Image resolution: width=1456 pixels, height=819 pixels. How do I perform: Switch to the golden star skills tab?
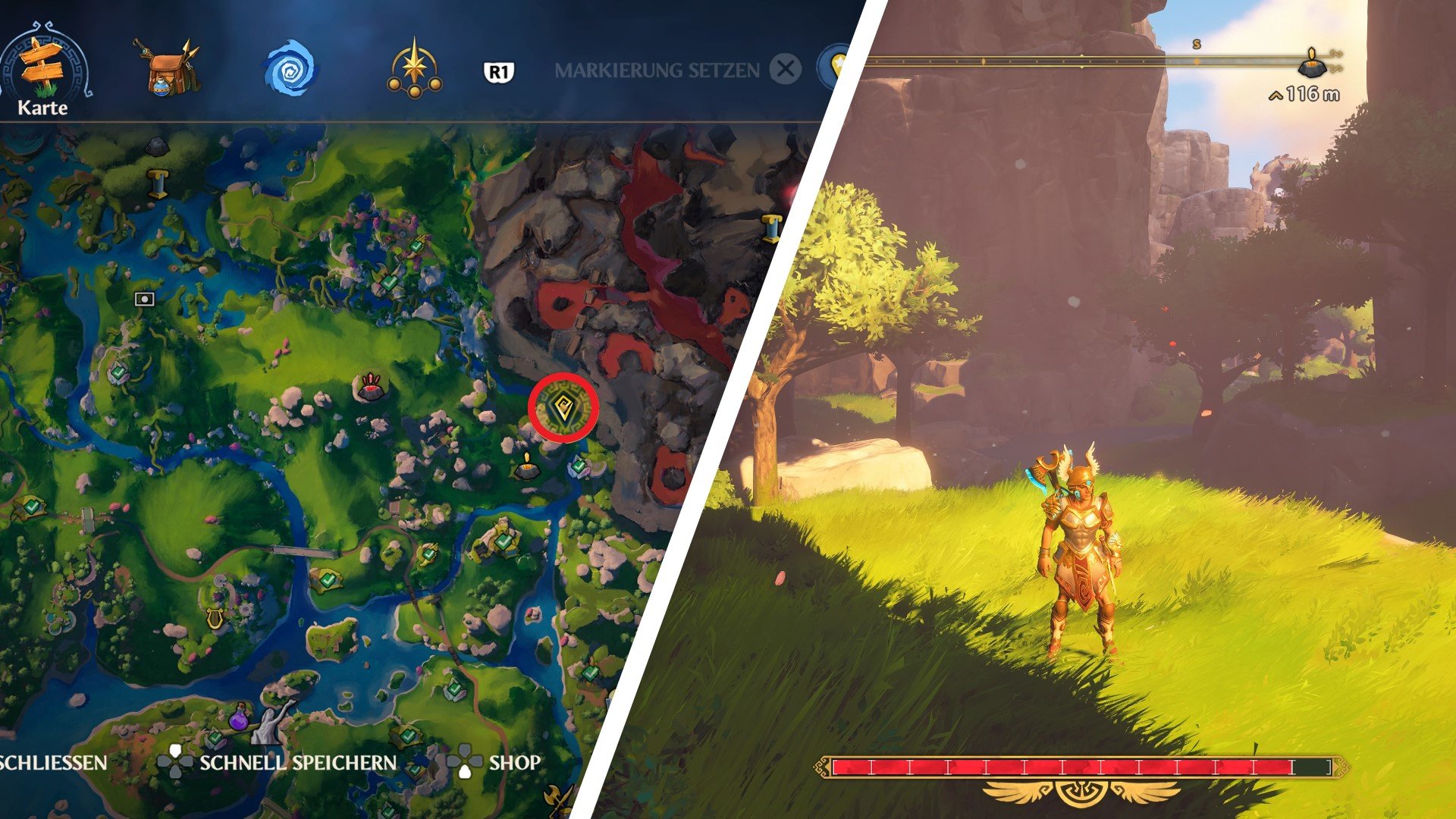click(414, 70)
